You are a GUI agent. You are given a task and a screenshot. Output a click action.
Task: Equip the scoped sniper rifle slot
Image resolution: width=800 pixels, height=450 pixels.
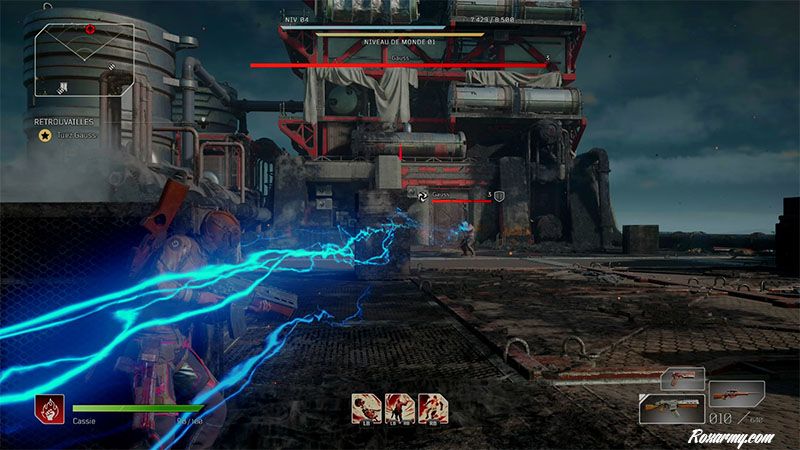(737, 394)
